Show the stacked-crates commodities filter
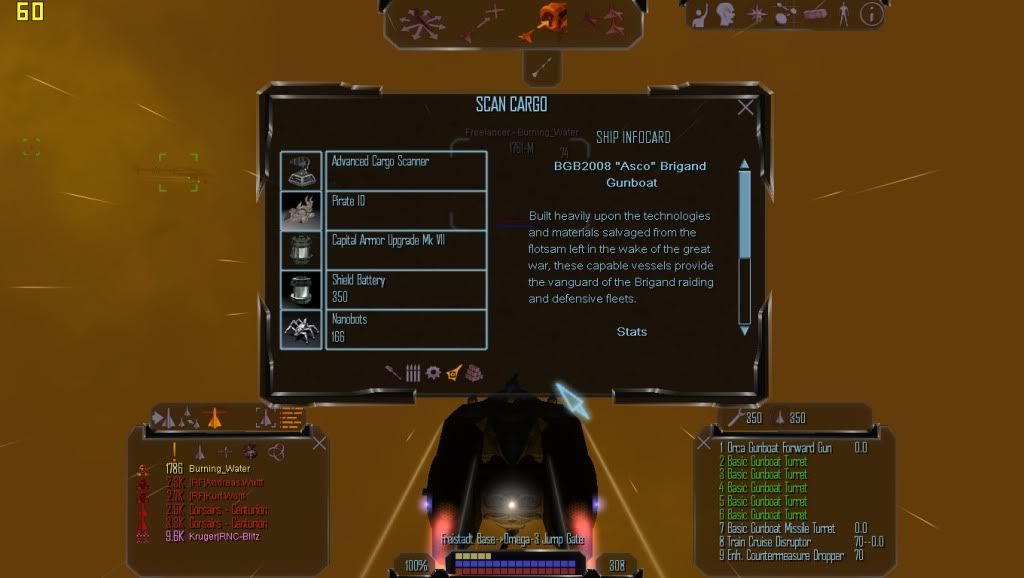The image size is (1024, 578). (x=474, y=372)
